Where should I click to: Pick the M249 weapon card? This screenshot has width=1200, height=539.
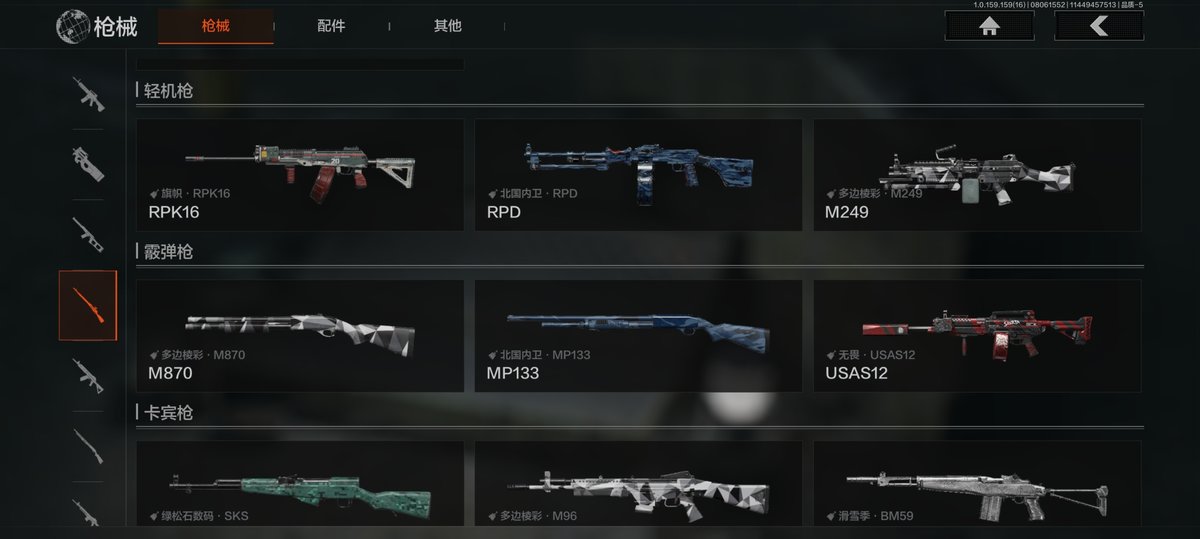point(976,175)
